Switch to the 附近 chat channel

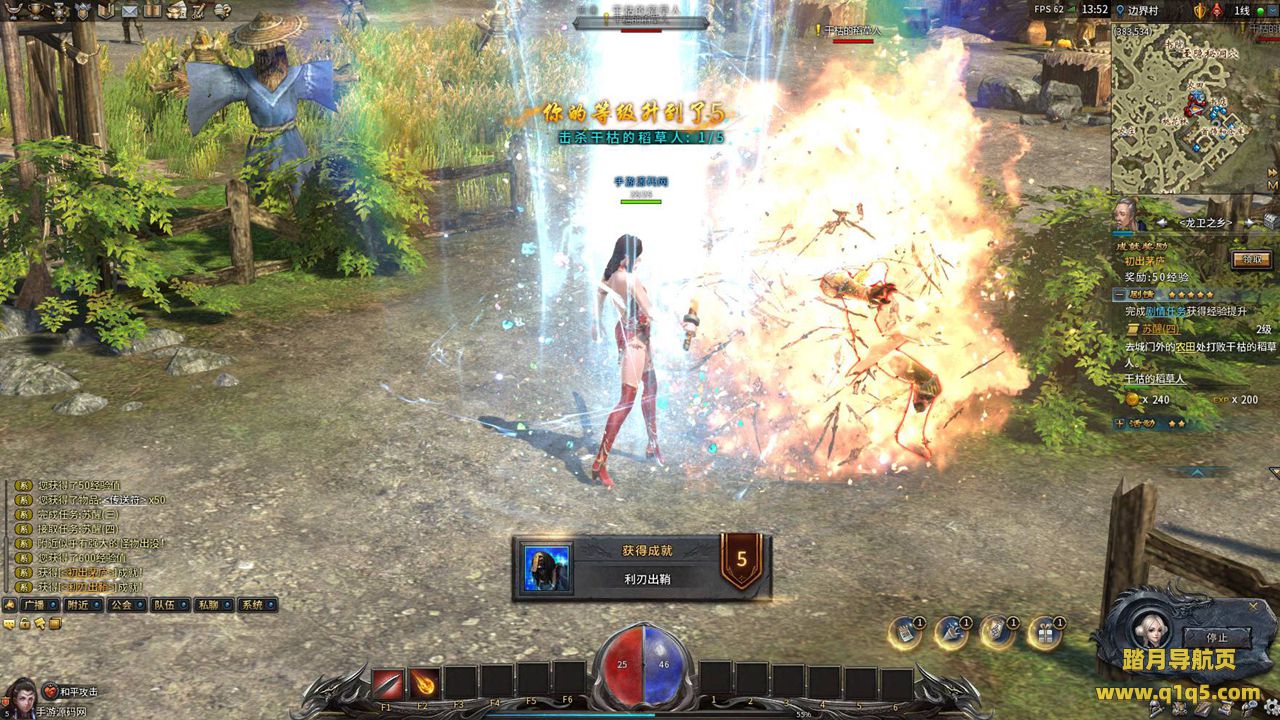pyautogui.click(x=77, y=605)
